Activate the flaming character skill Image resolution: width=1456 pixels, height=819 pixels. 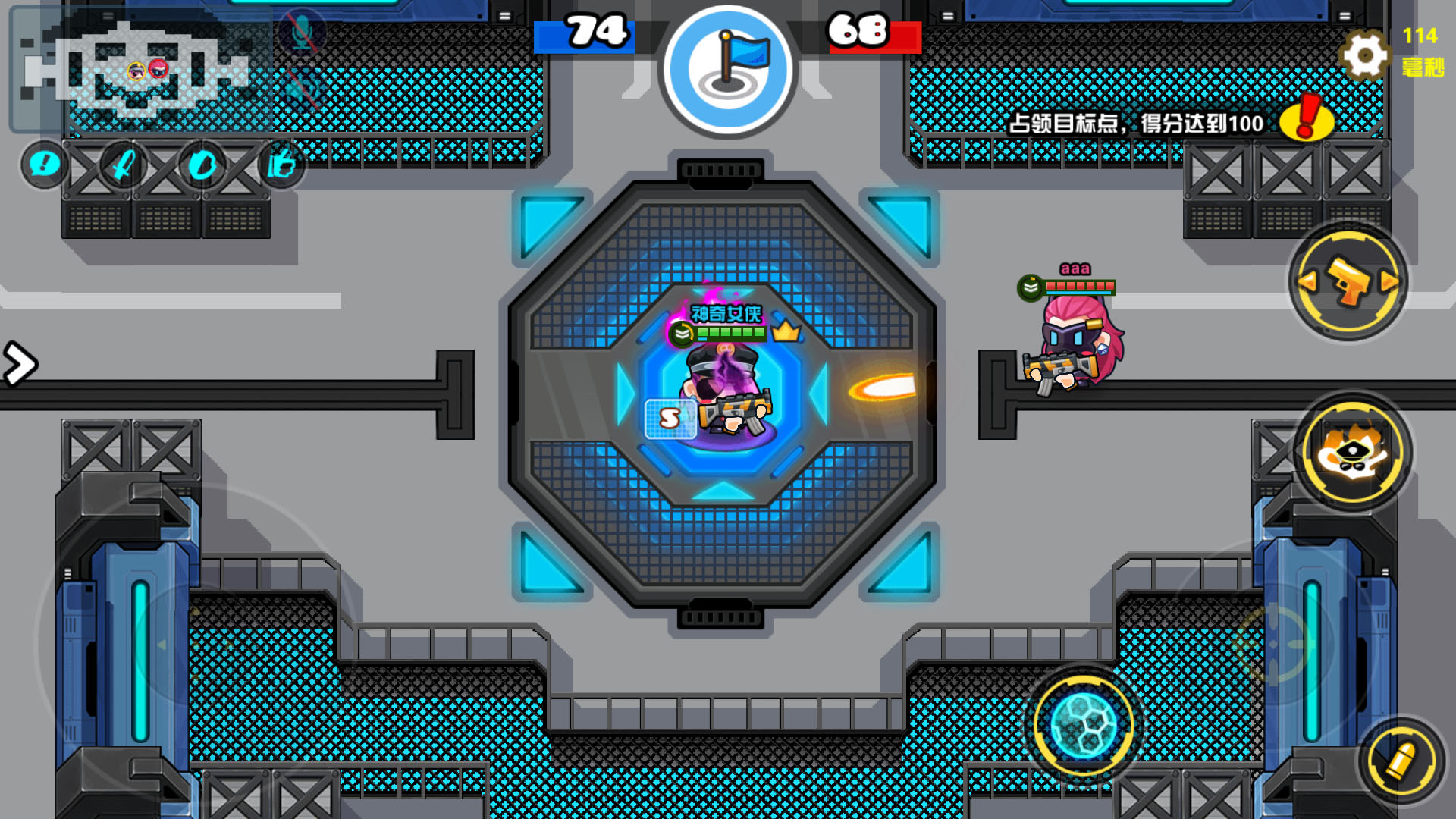pyautogui.click(x=1352, y=452)
